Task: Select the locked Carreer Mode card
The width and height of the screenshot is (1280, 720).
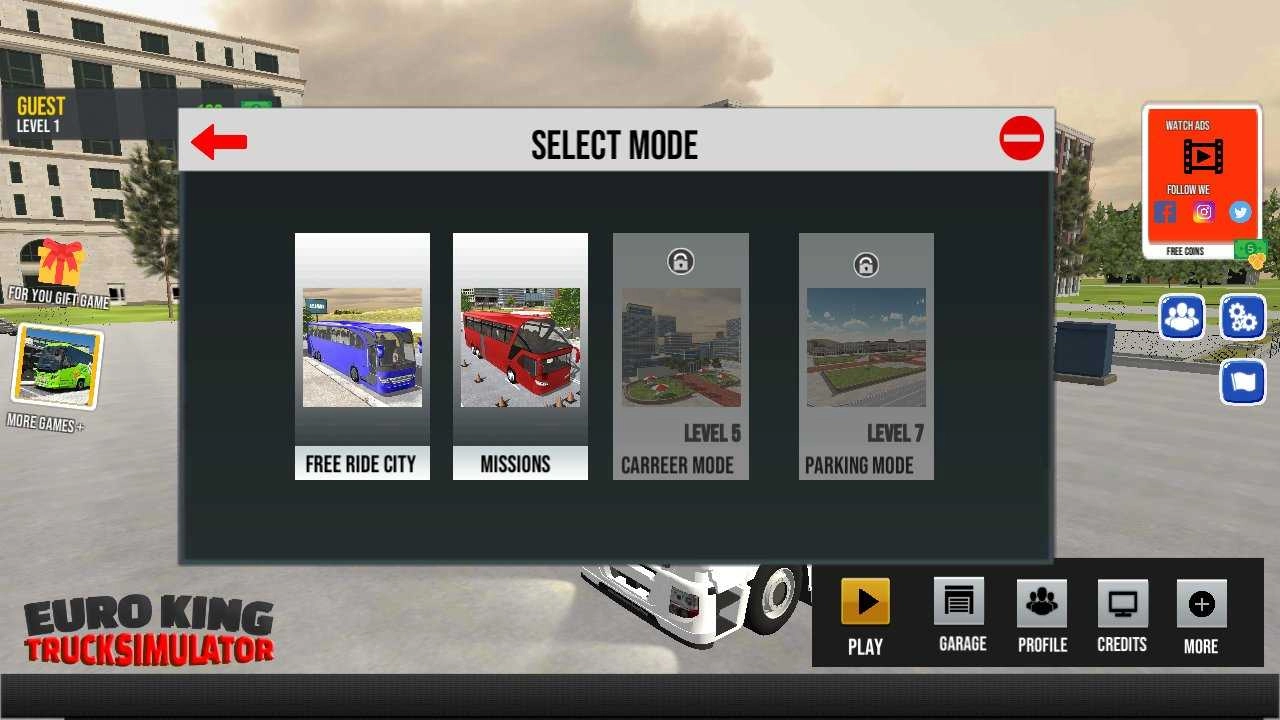Action: [680, 356]
